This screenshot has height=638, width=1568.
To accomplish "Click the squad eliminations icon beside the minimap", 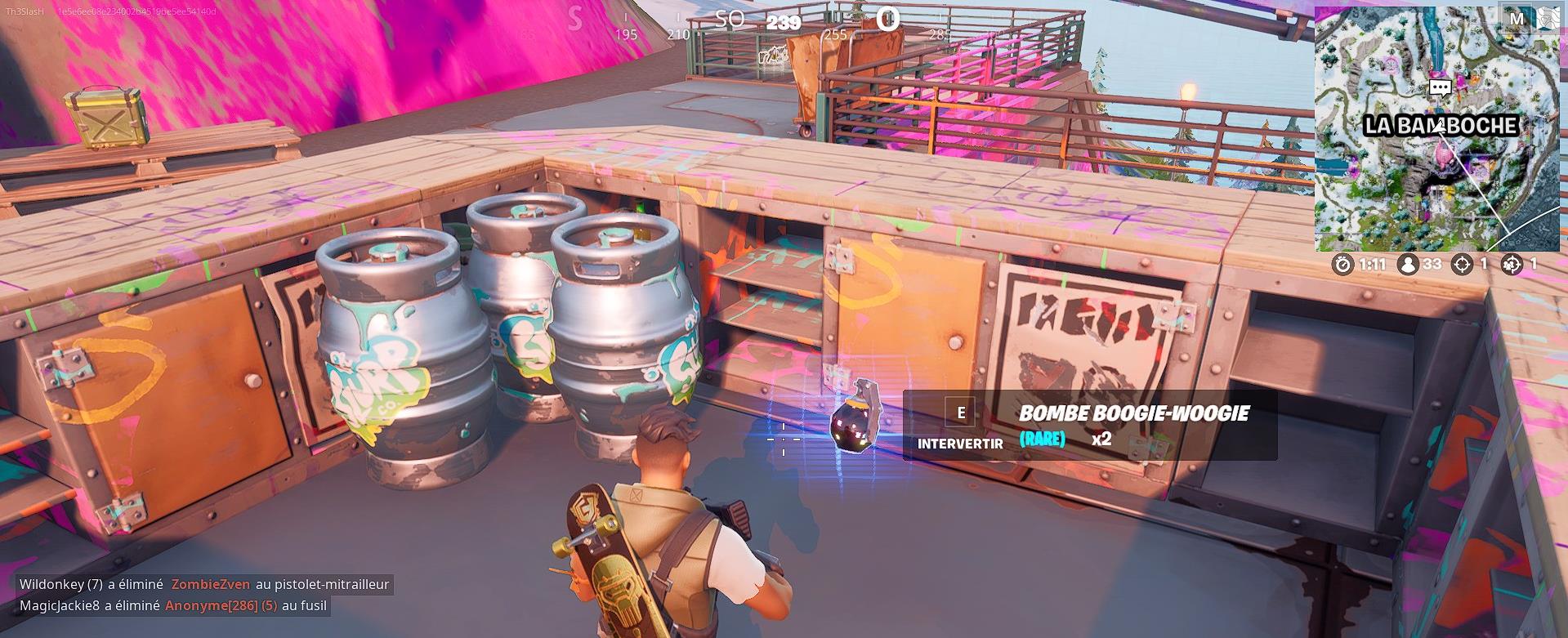I will [x=1513, y=264].
